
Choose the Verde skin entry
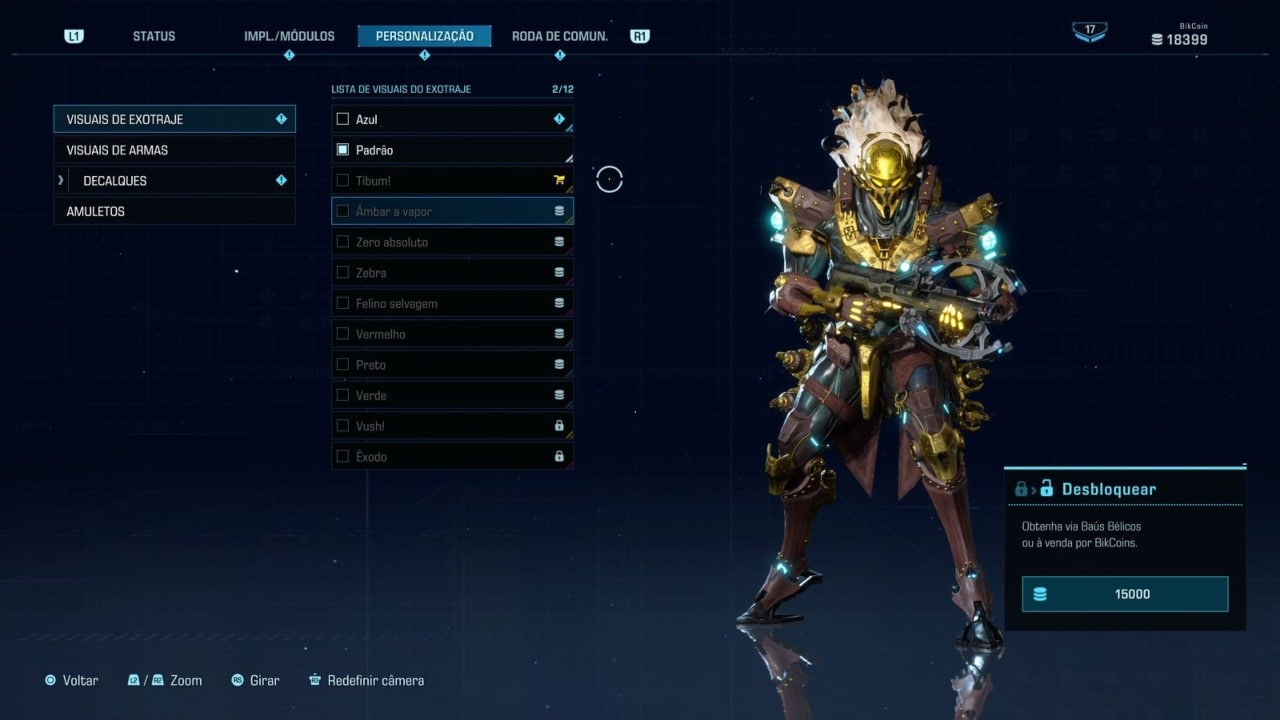452,395
